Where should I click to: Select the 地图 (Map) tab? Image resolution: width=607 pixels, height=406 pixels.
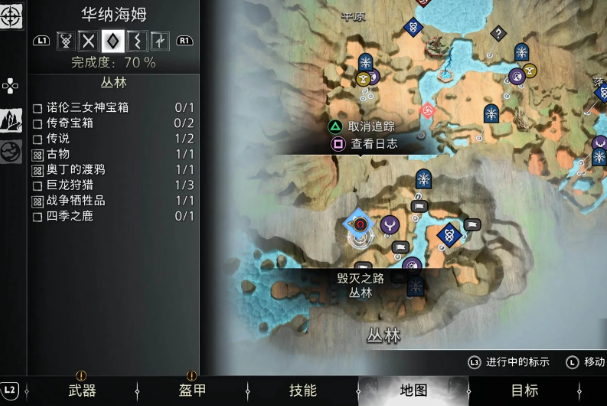click(x=413, y=390)
